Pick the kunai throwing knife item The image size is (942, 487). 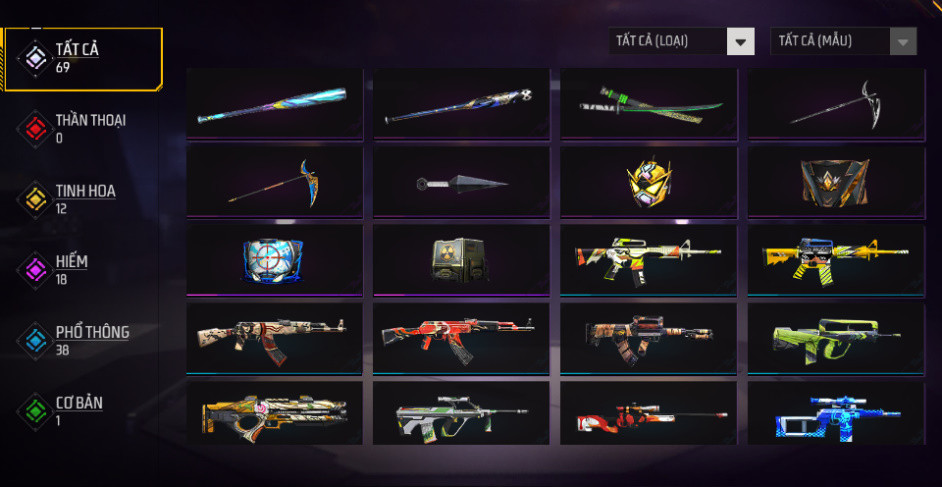461,182
